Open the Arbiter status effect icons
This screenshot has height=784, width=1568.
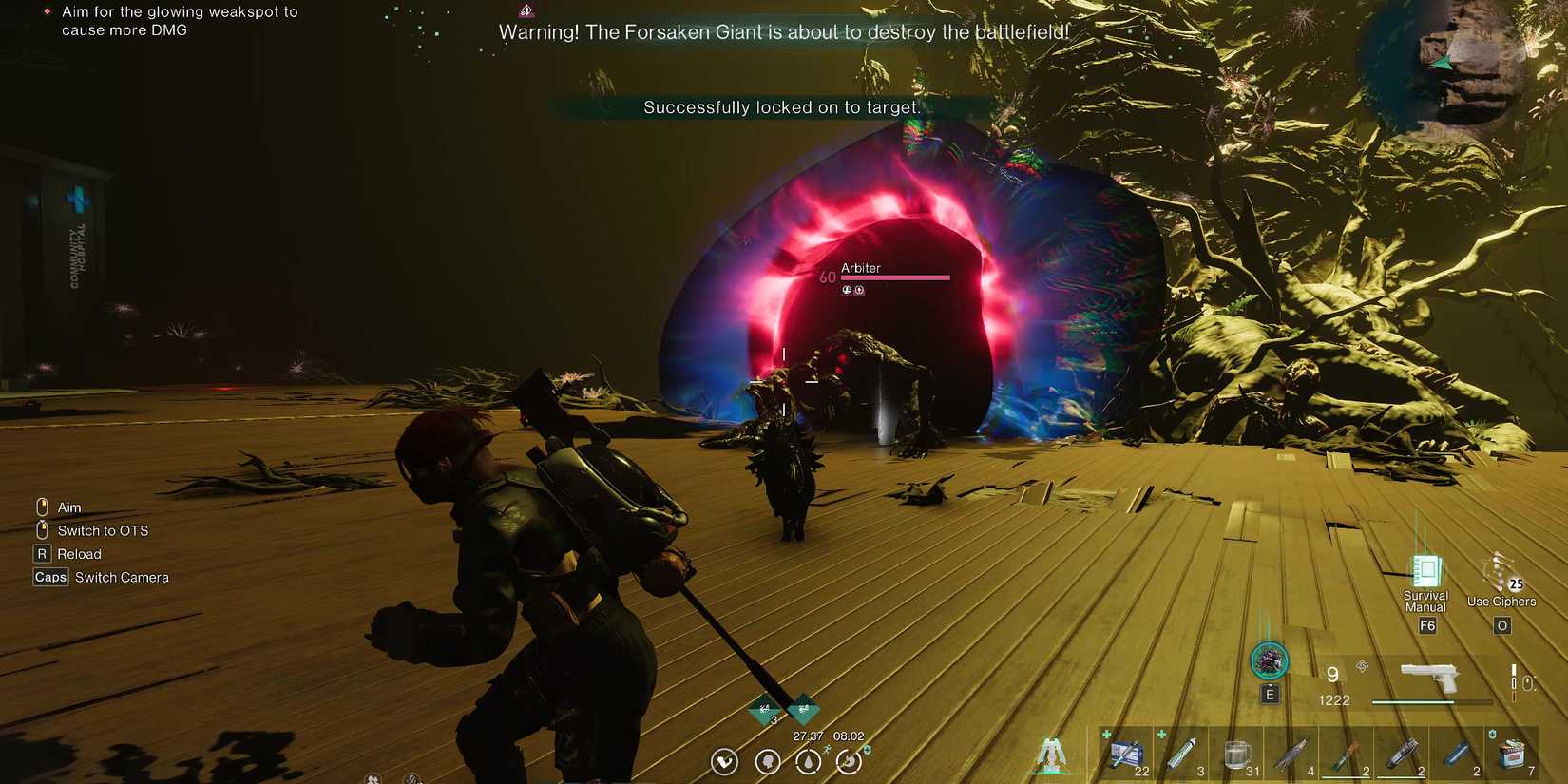(x=851, y=290)
